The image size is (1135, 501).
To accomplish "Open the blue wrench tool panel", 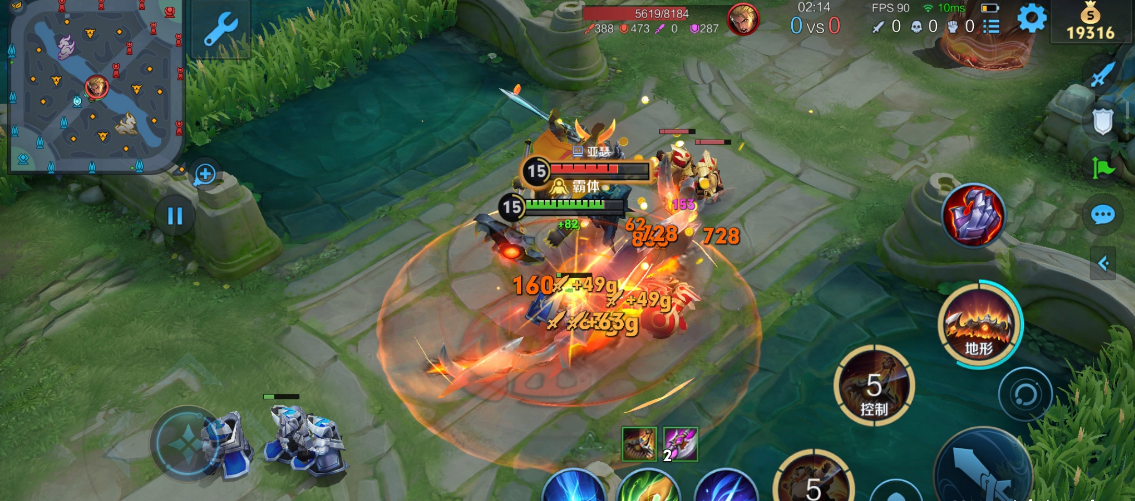I will coord(220,29).
